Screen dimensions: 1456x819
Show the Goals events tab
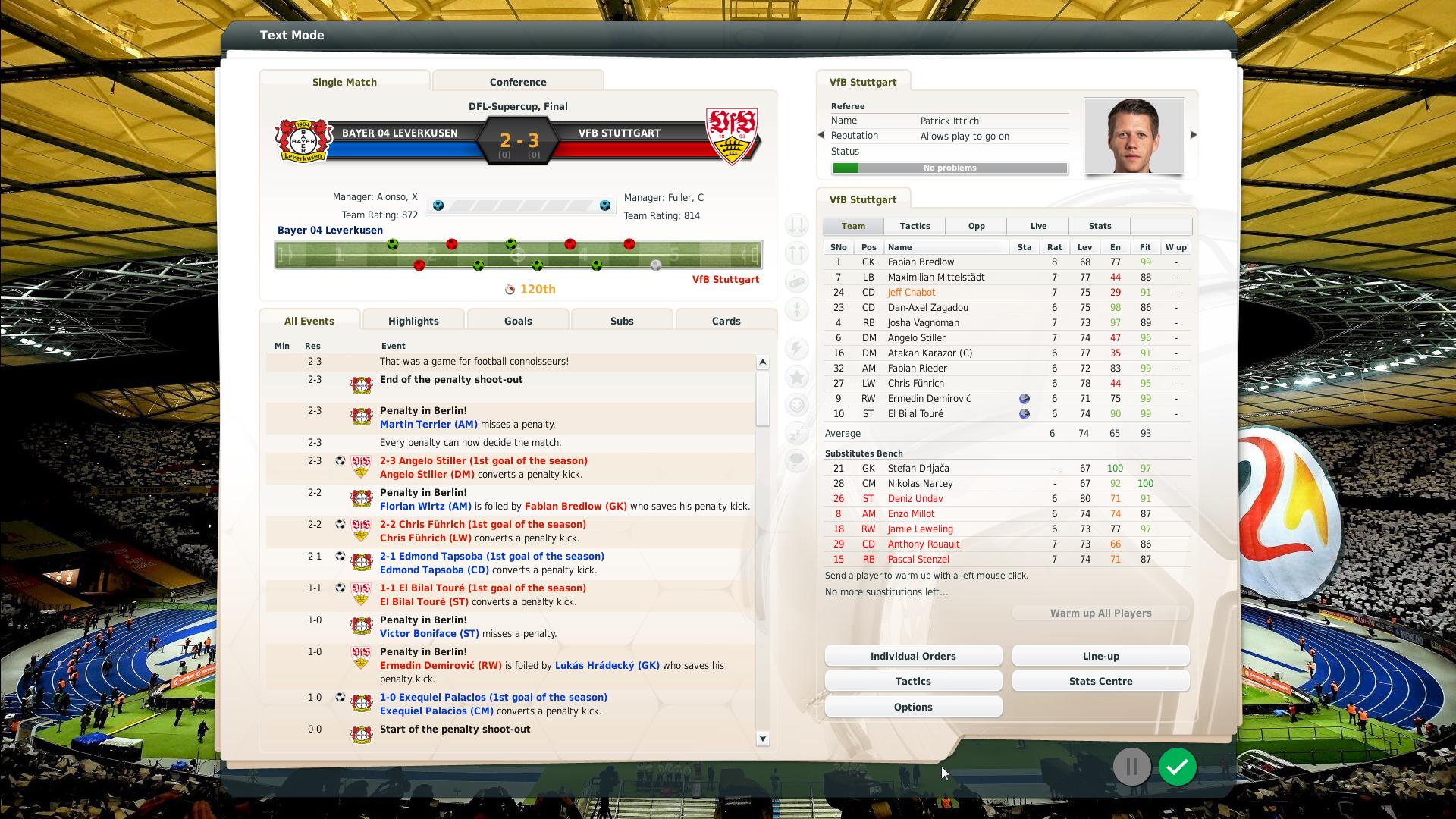[518, 321]
